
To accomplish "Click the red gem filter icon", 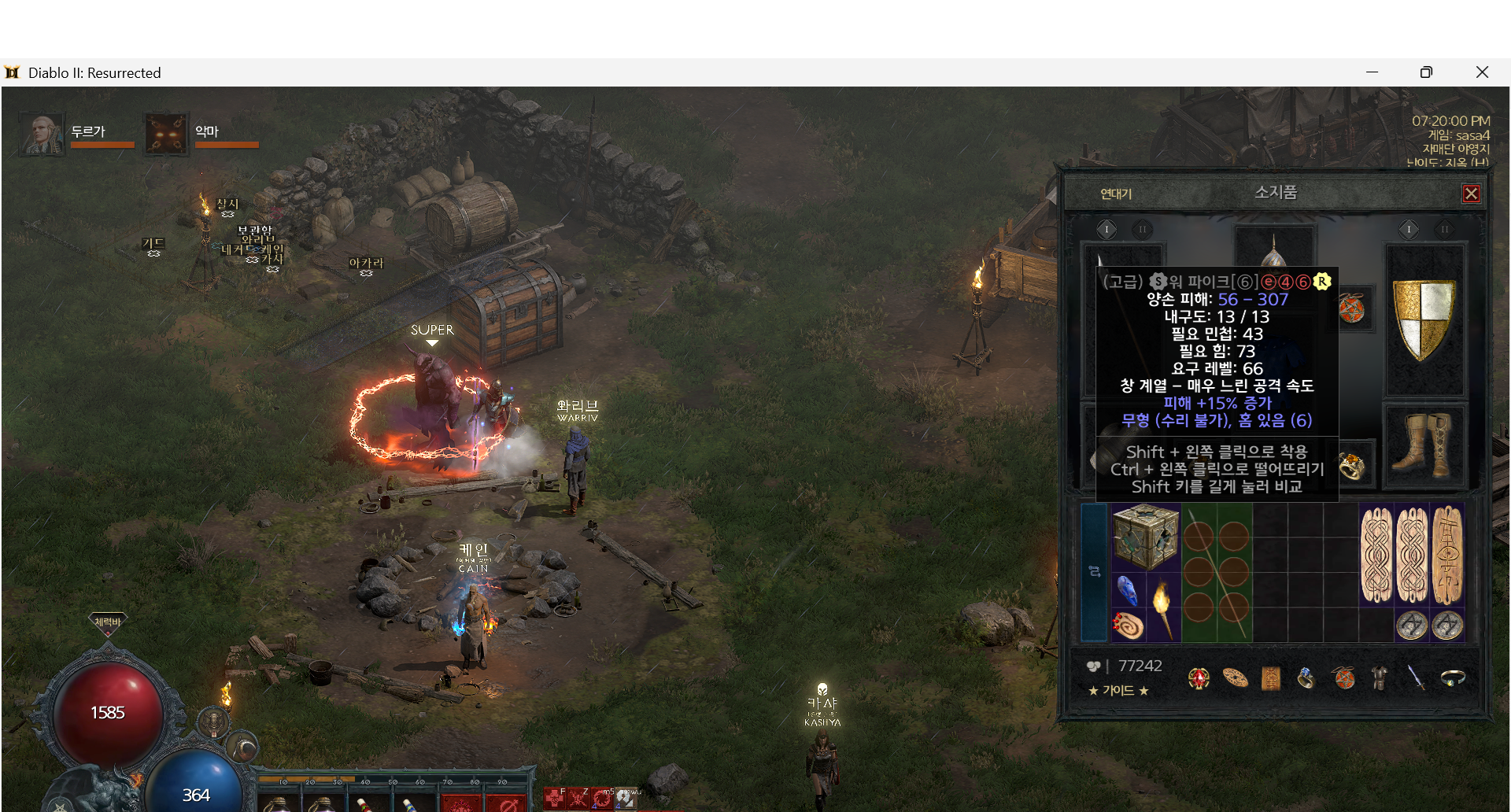I will [x=1199, y=678].
